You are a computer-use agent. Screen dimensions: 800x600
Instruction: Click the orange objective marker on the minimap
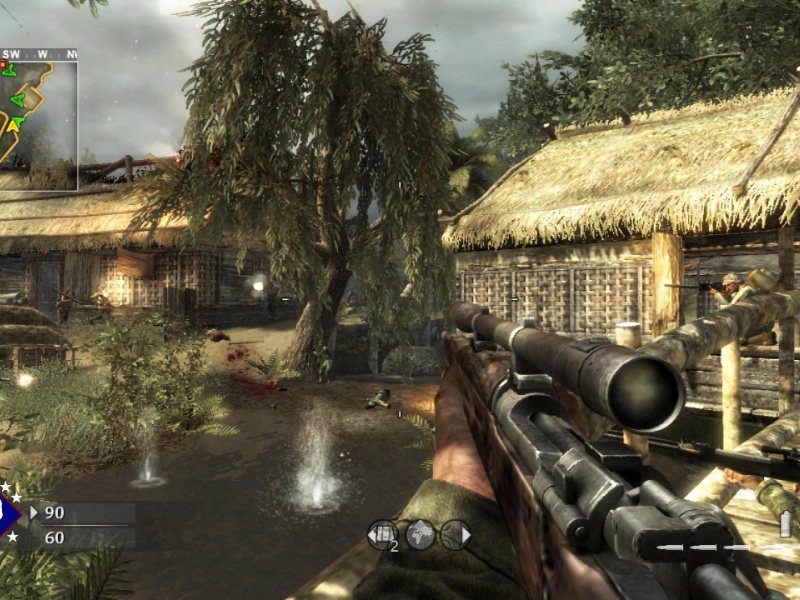tap(3, 65)
